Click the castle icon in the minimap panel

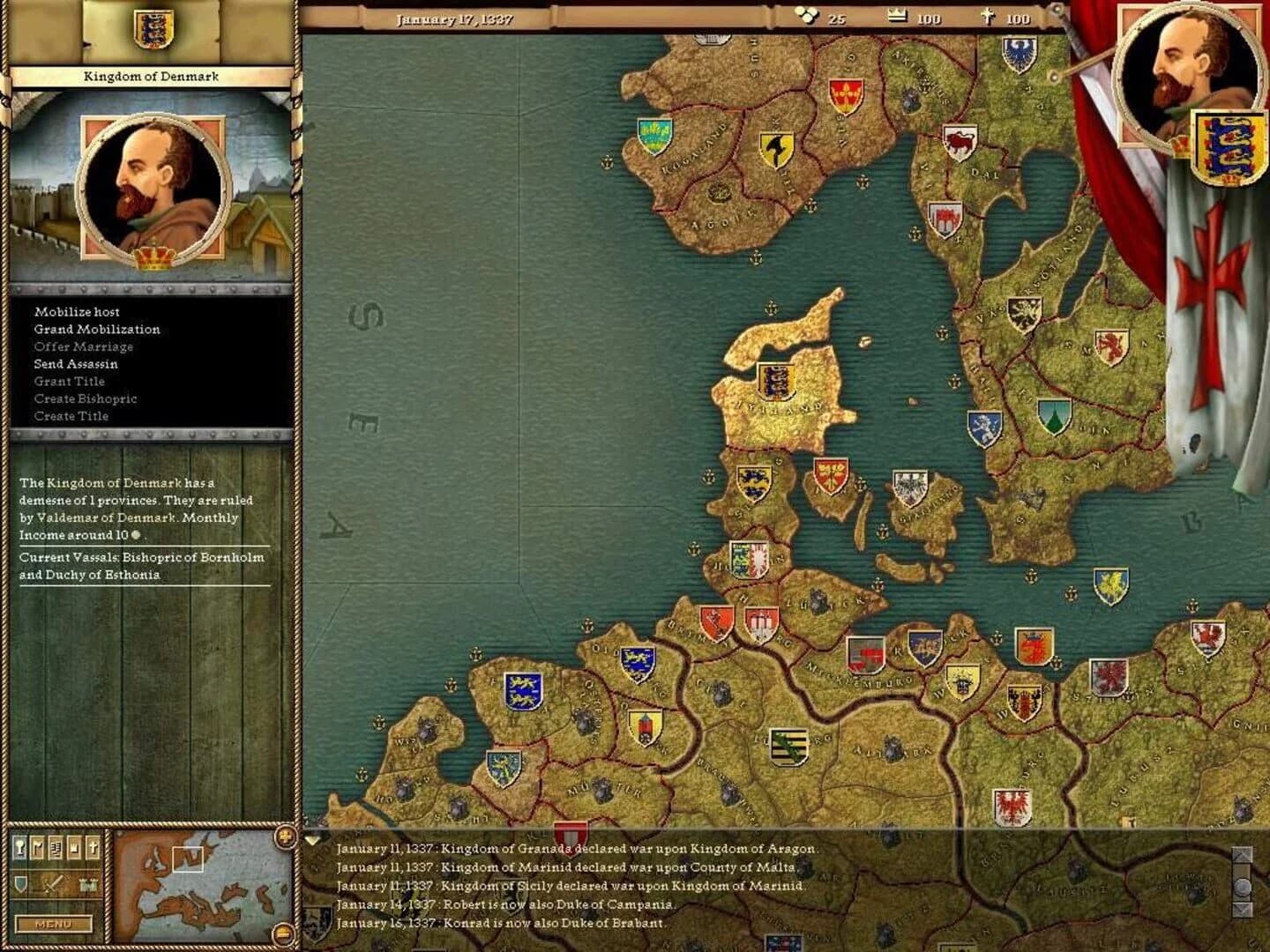(86, 885)
